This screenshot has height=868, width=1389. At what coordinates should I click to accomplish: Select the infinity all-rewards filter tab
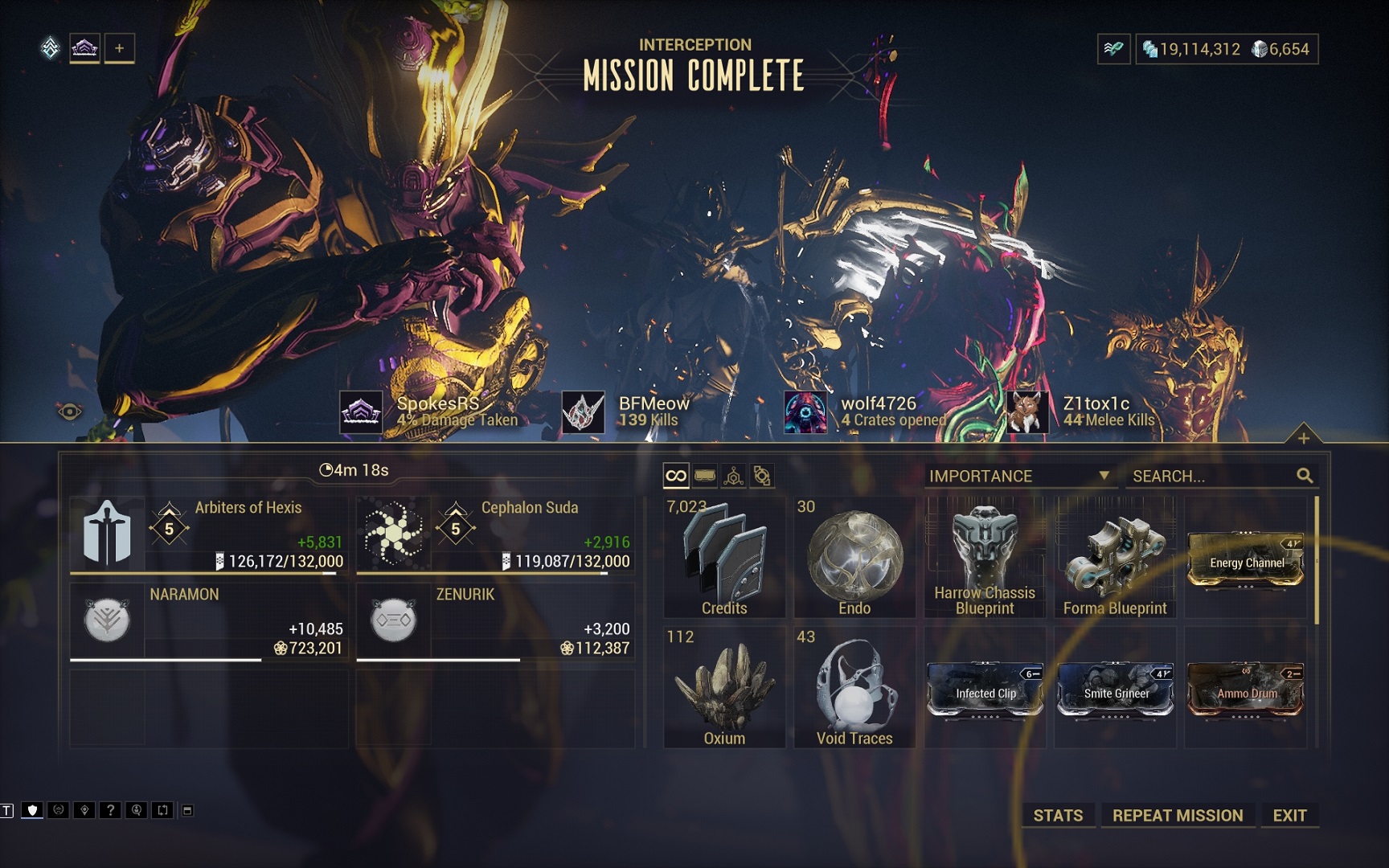[676, 476]
